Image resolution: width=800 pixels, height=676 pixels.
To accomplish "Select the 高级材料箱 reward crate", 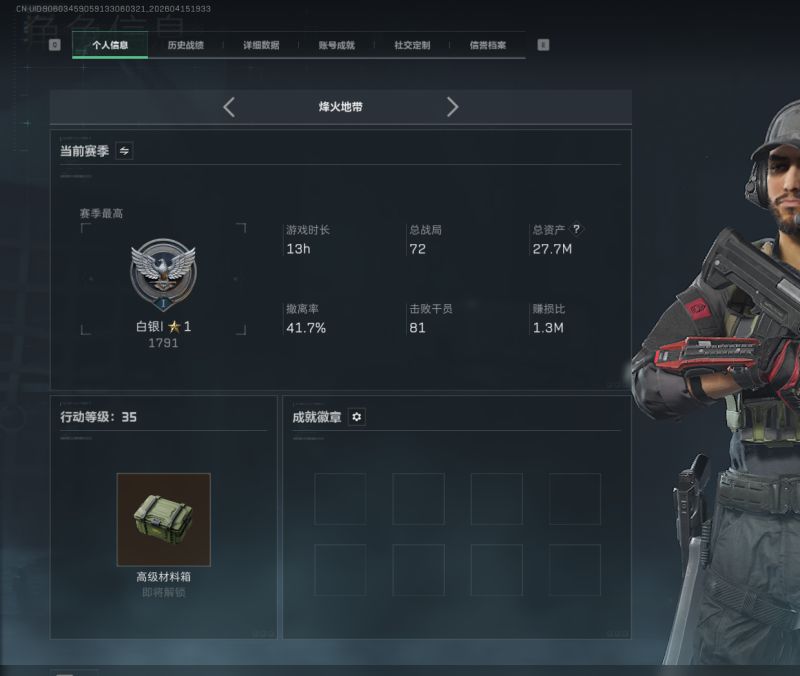I will pyautogui.click(x=163, y=519).
